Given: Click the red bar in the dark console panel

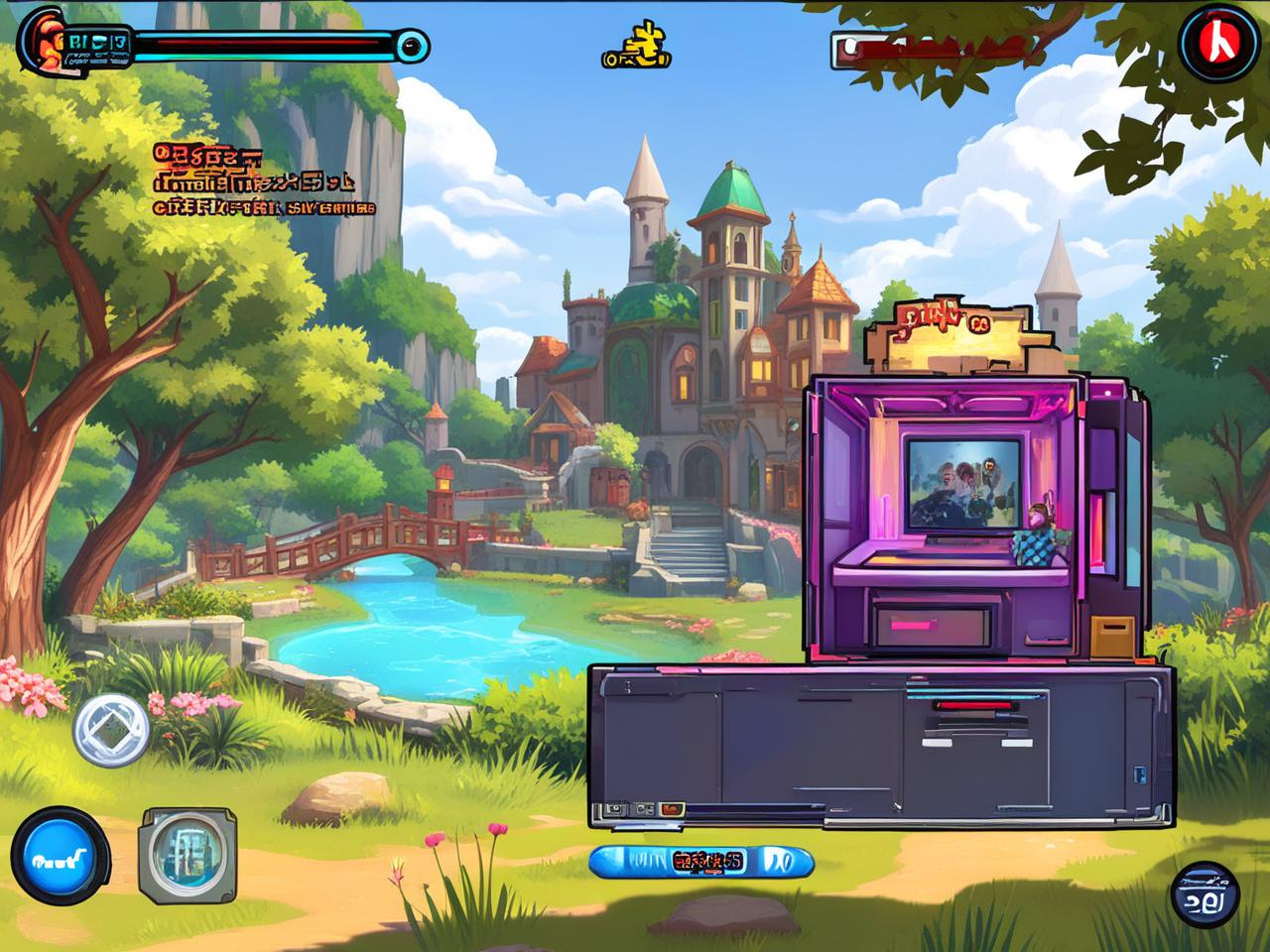Looking at the screenshot, I should point(972,706).
